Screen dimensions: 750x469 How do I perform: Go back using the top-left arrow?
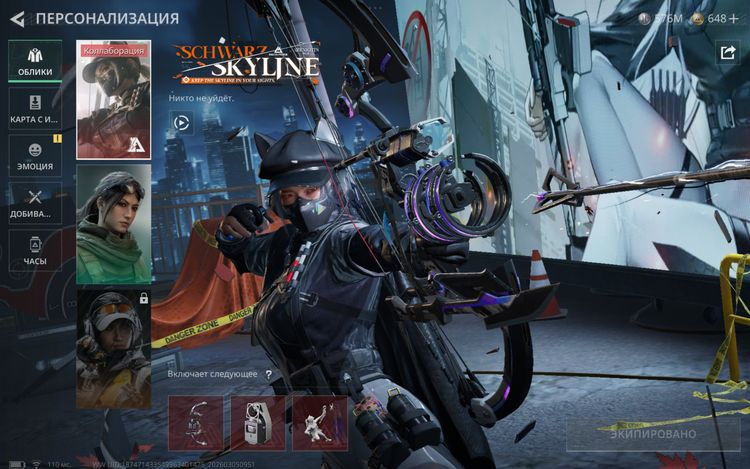coord(17,18)
